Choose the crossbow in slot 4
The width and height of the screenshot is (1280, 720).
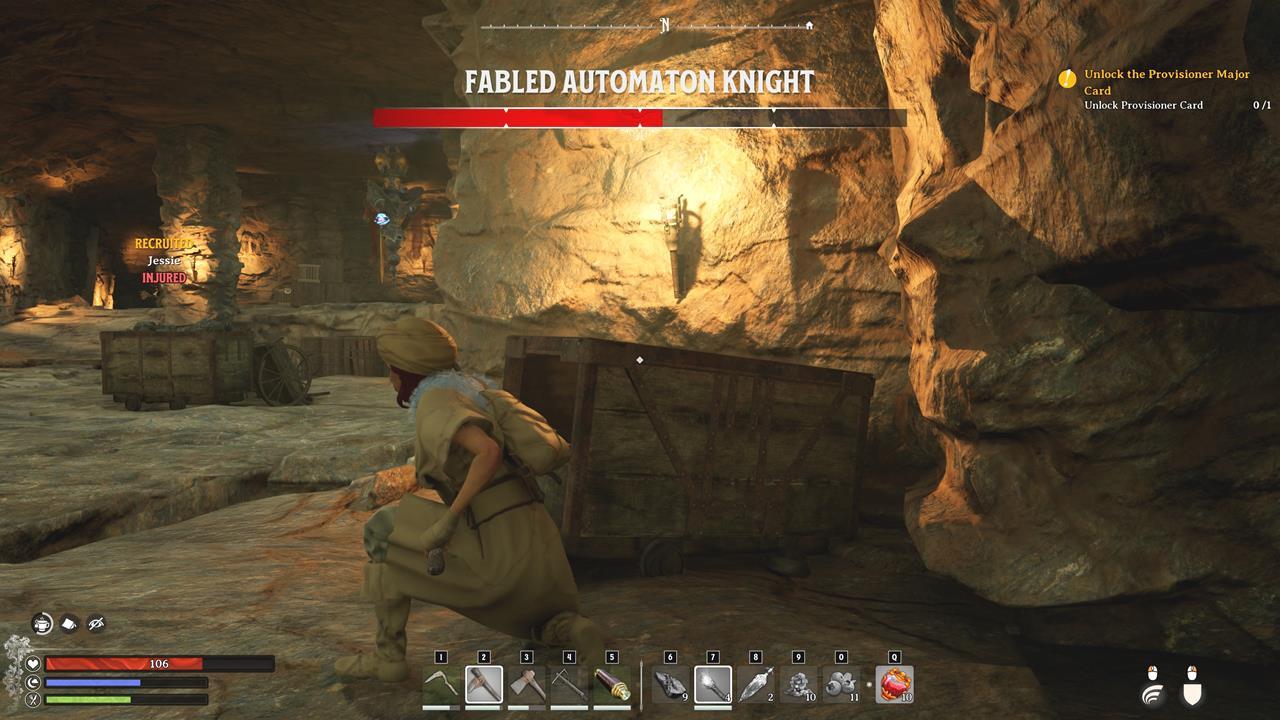coord(569,685)
